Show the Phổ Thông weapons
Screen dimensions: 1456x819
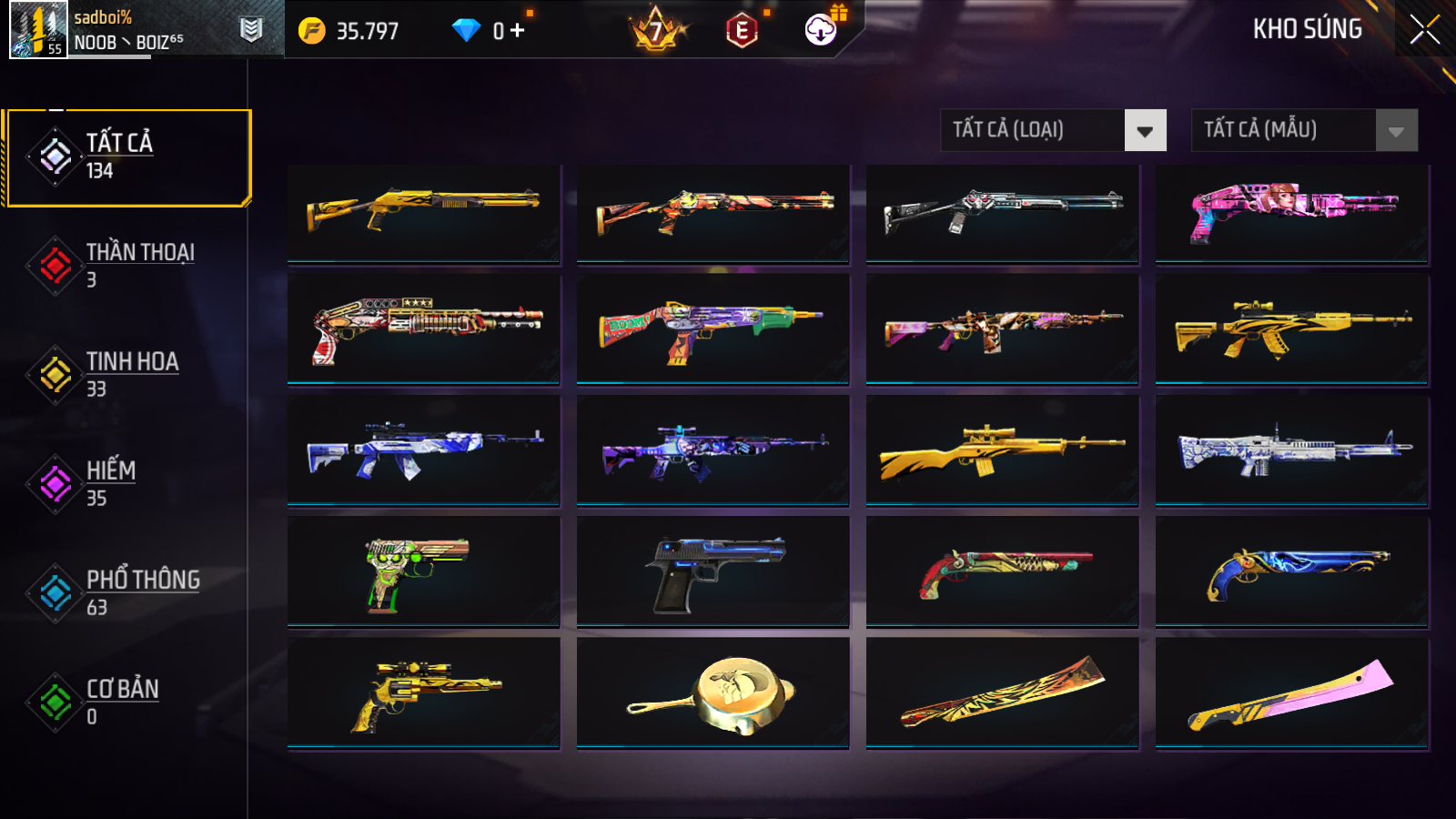127,593
